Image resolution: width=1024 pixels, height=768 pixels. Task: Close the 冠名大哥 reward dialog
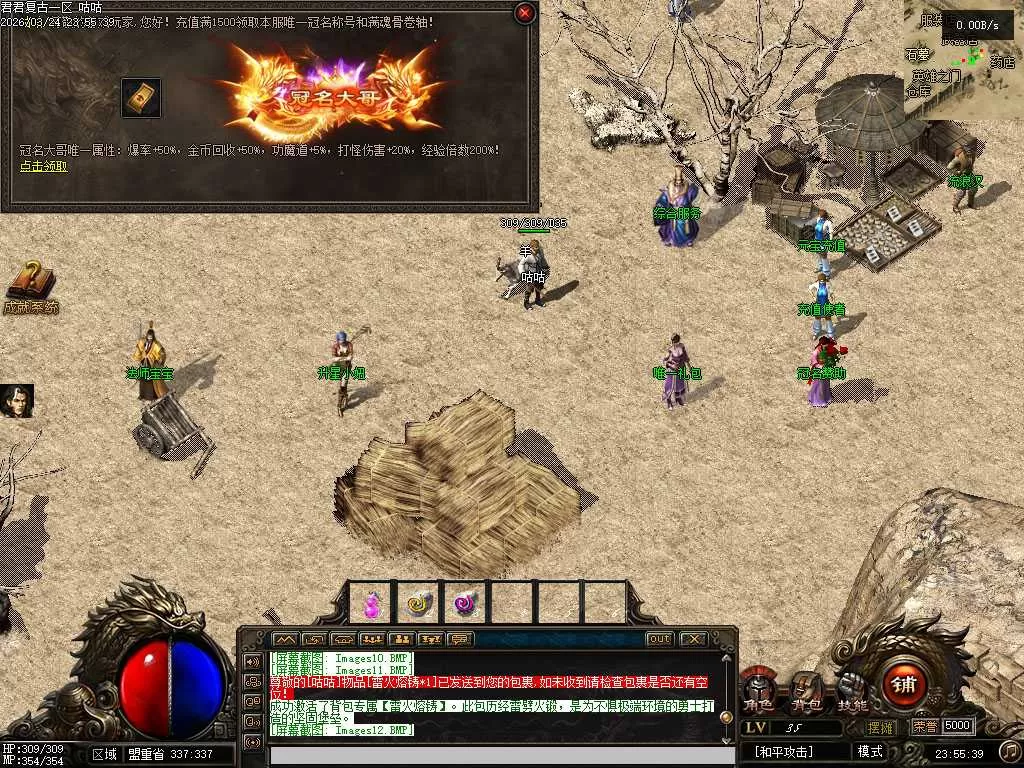tap(524, 13)
